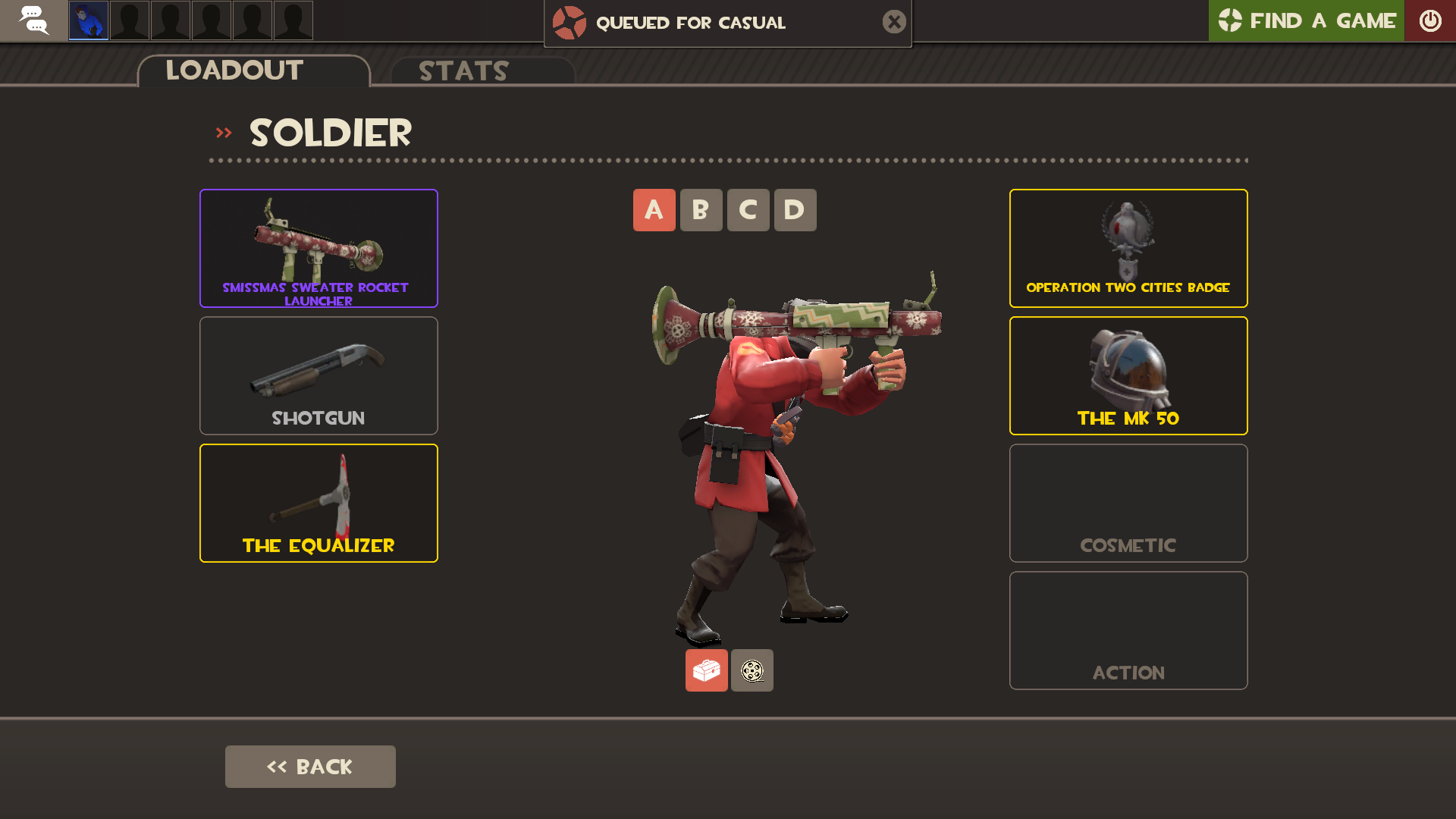This screenshot has height=819, width=1456.
Task: Choose The MK 50 cosmetic slot
Action: [1128, 375]
